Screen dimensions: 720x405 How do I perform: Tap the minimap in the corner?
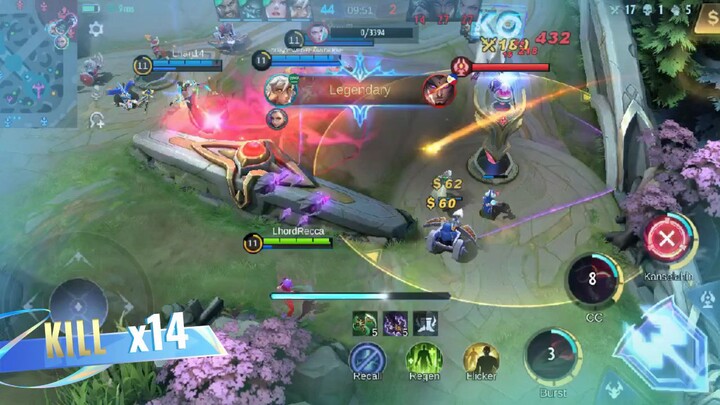(38, 63)
